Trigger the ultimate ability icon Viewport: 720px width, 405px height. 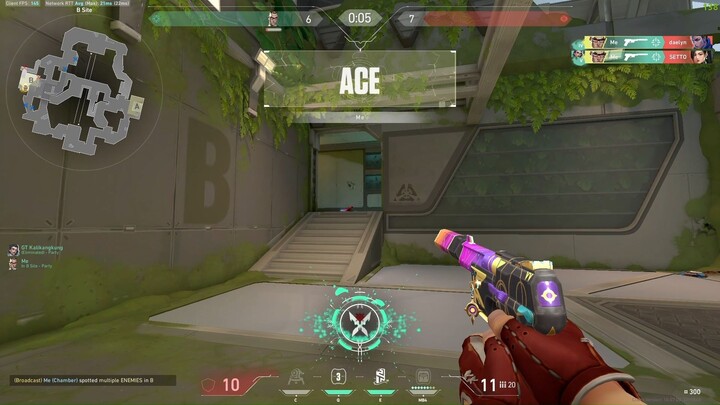[x=424, y=380]
